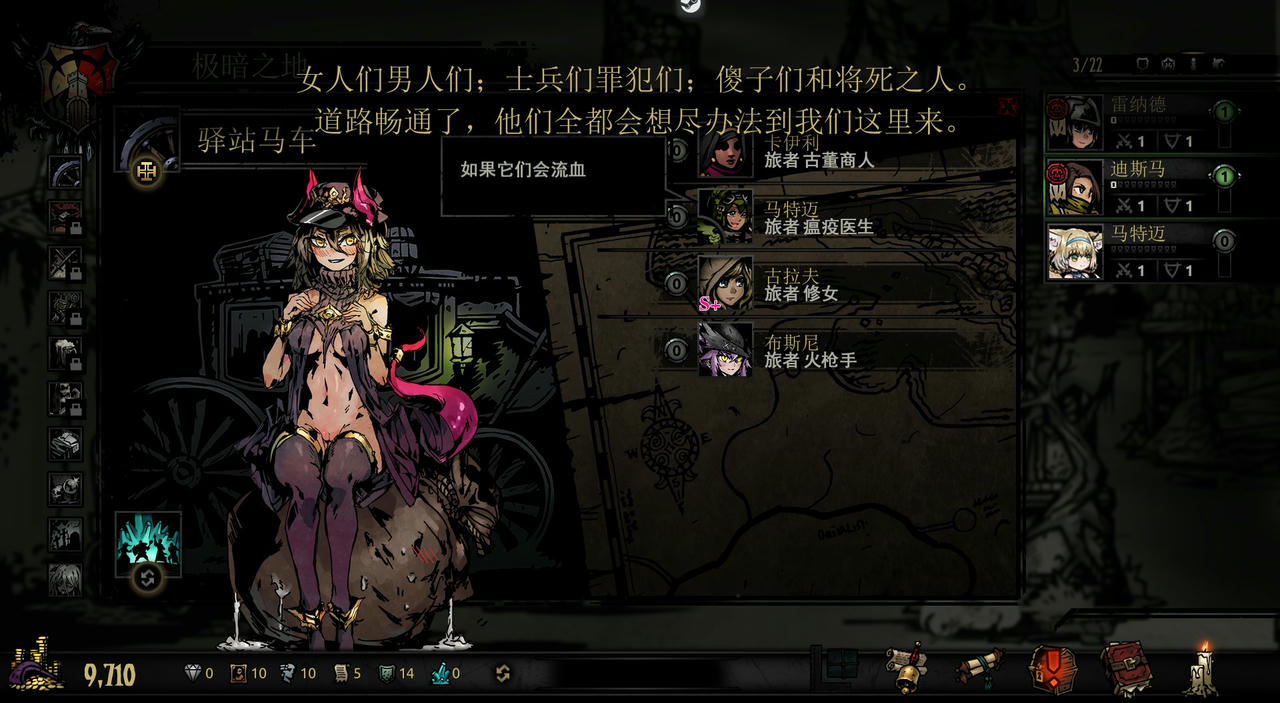
Task: Open the rolled scroll with teal ribbon
Action: click(x=978, y=668)
